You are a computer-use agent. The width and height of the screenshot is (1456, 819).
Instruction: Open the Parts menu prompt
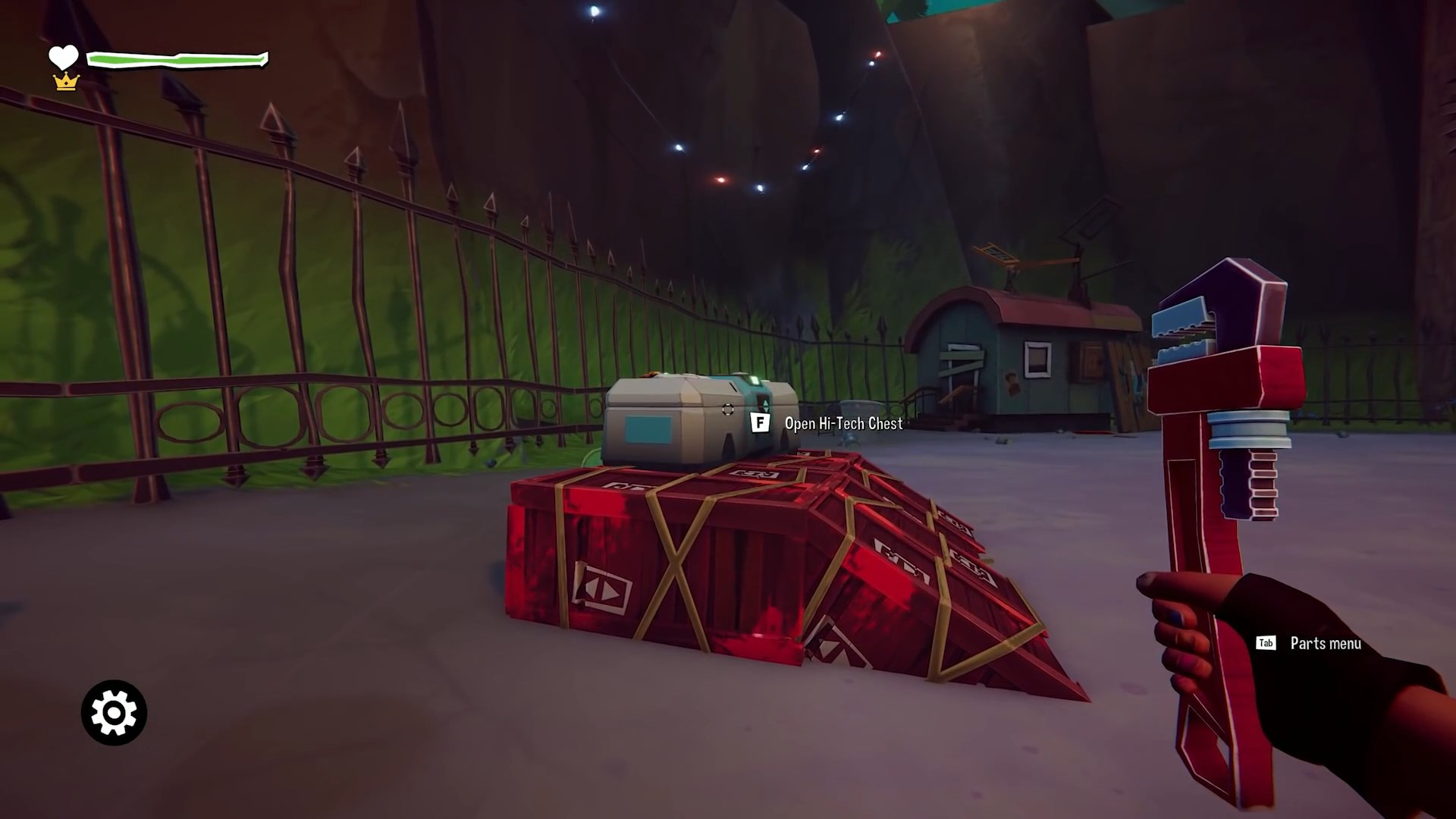click(1324, 644)
